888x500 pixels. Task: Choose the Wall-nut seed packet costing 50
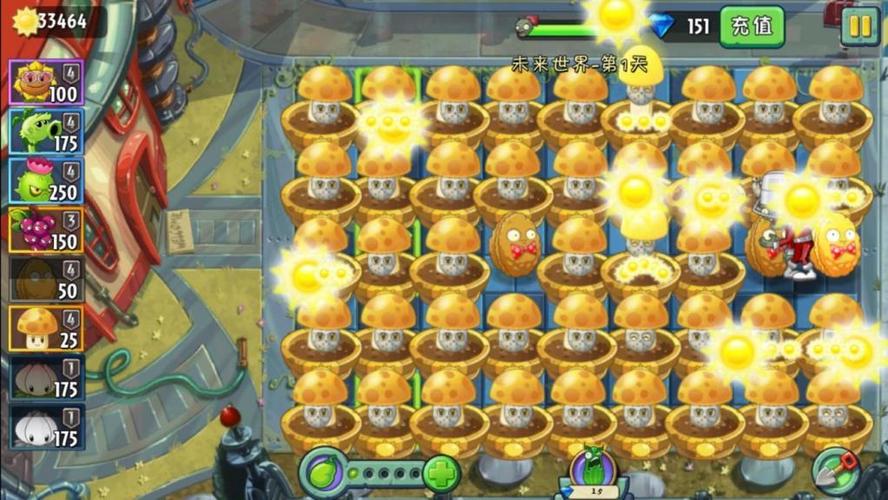(x=47, y=279)
